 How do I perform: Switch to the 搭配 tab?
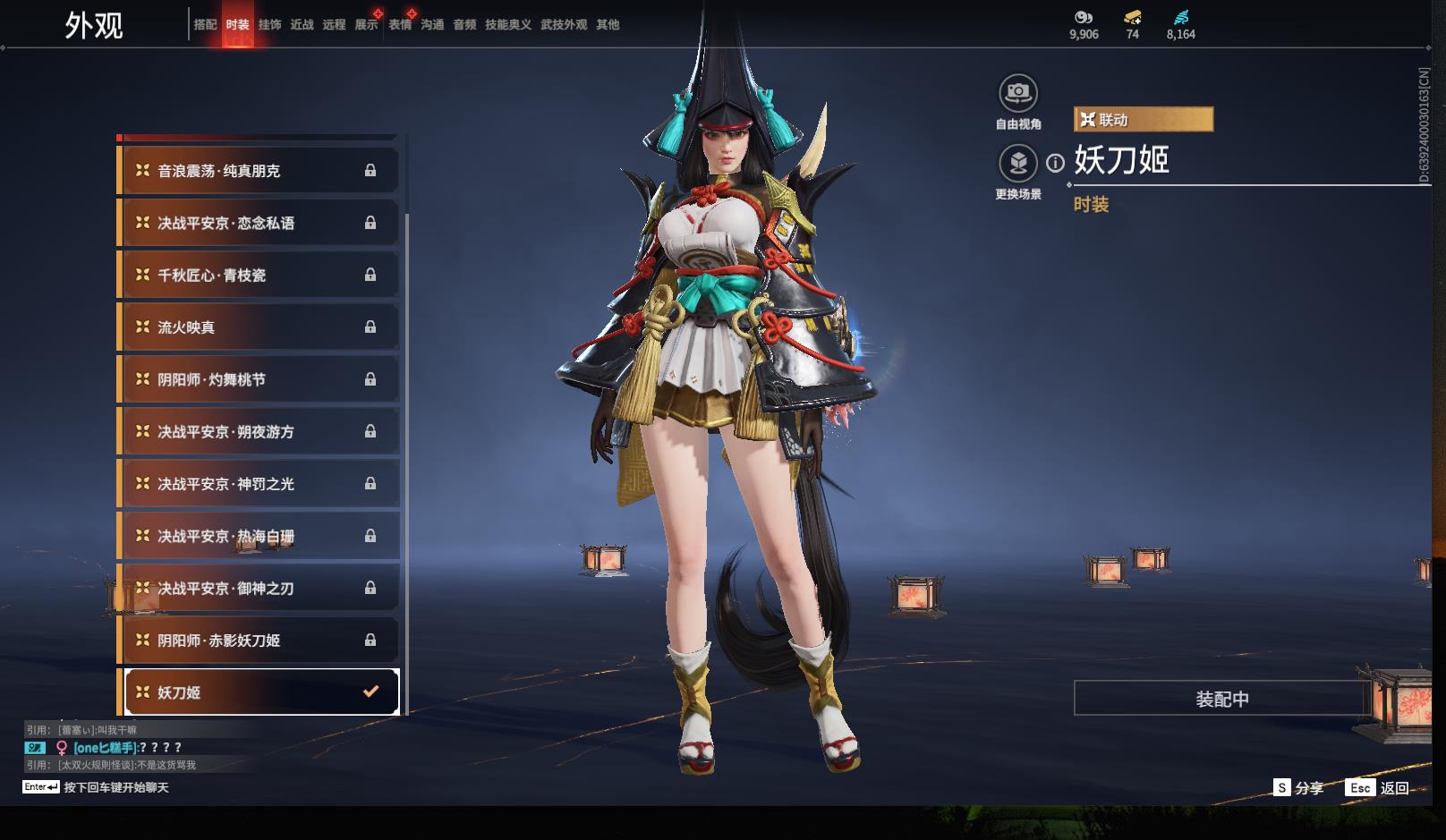205,25
